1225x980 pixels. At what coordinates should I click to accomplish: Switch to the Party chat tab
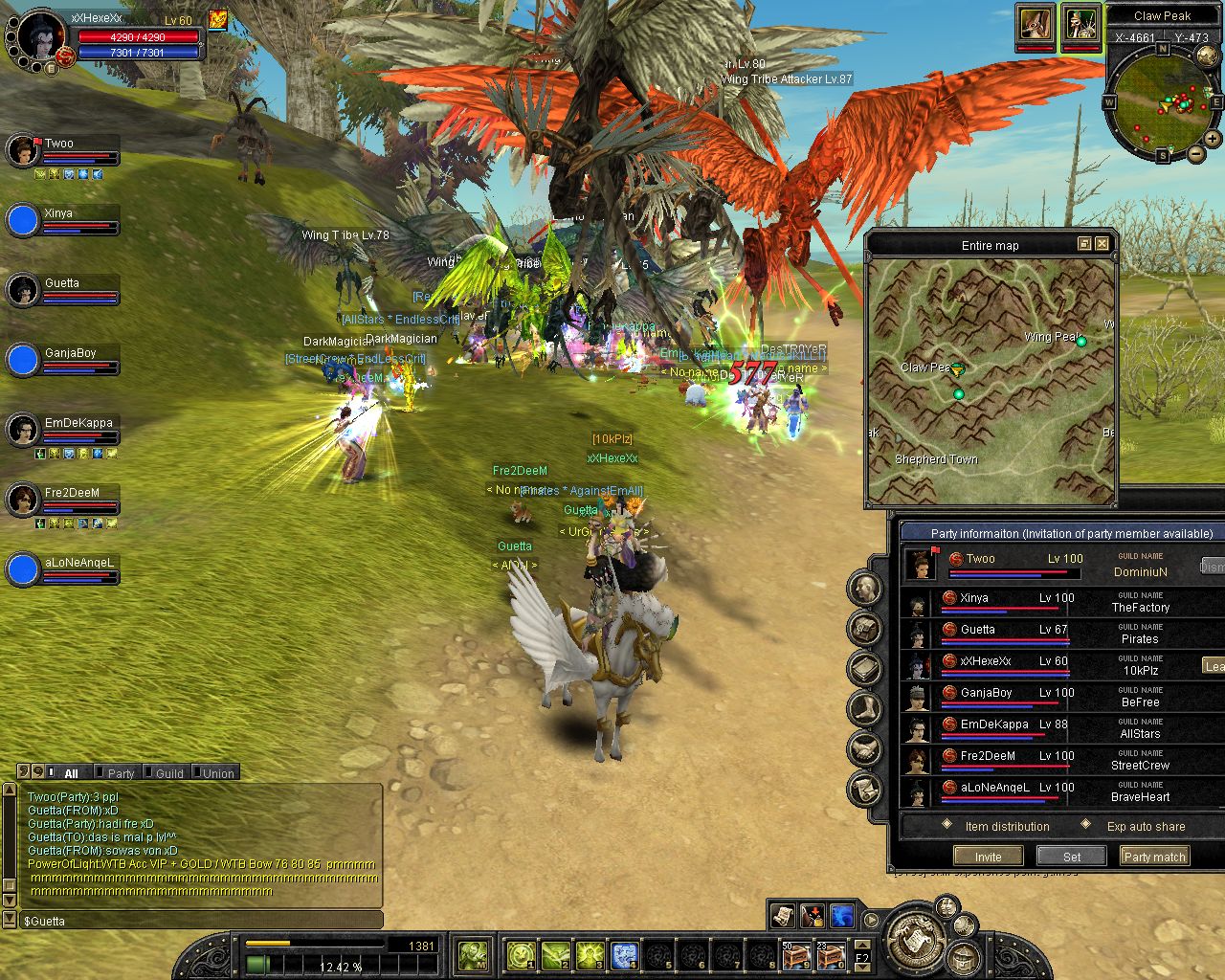point(120,773)
